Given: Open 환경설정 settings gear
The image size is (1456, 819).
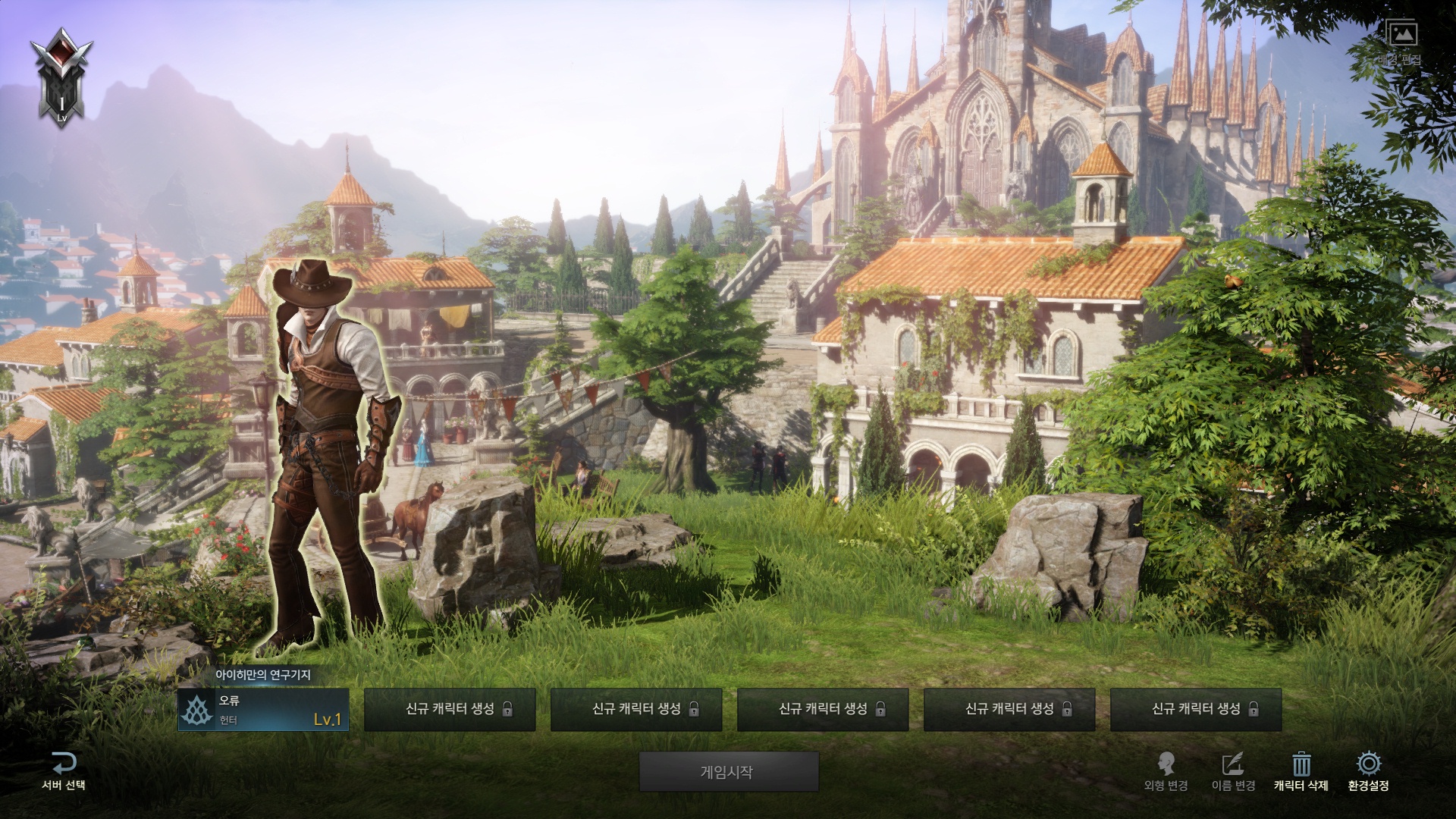Looking at the screenshot, I should pos(1368,771).
